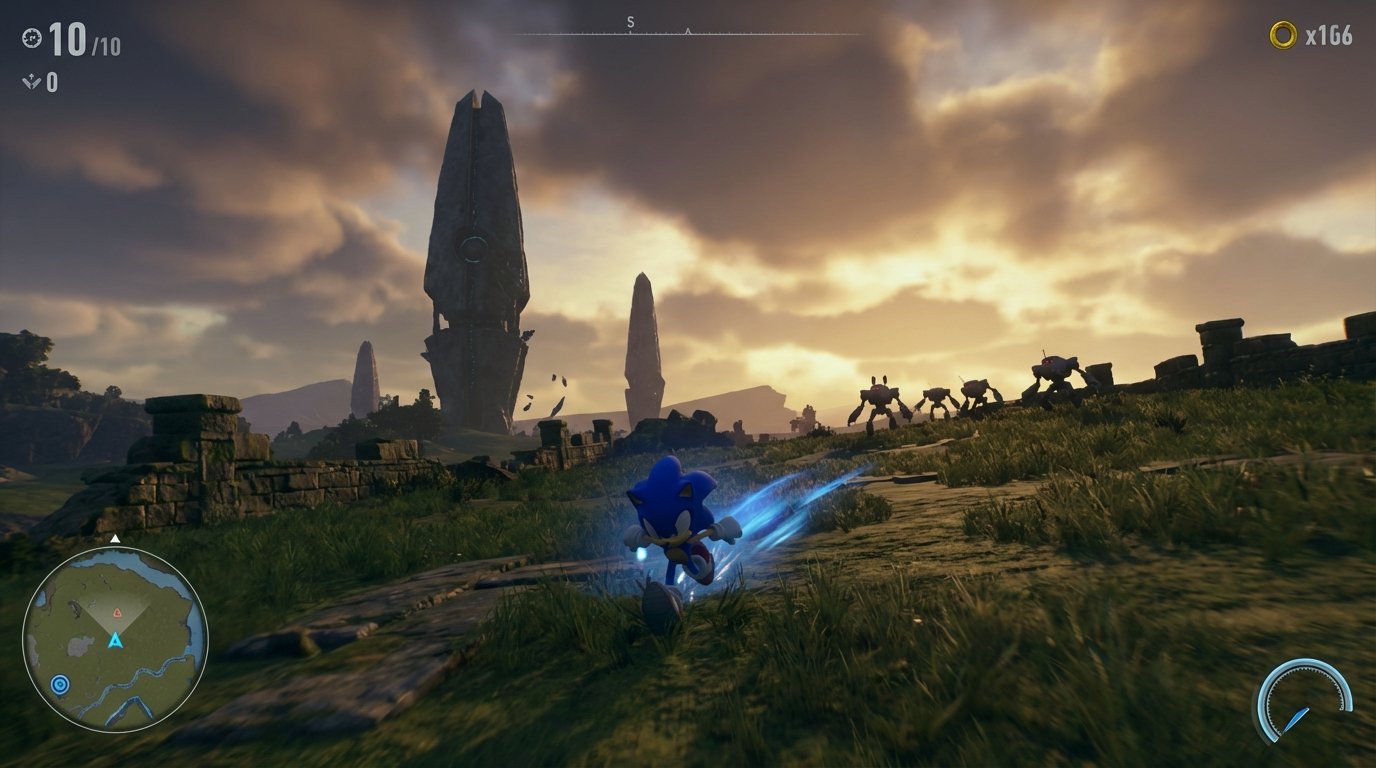Click the S marker on the compass bar
This screenshot has height=768, width=1376.
[629, 21]
